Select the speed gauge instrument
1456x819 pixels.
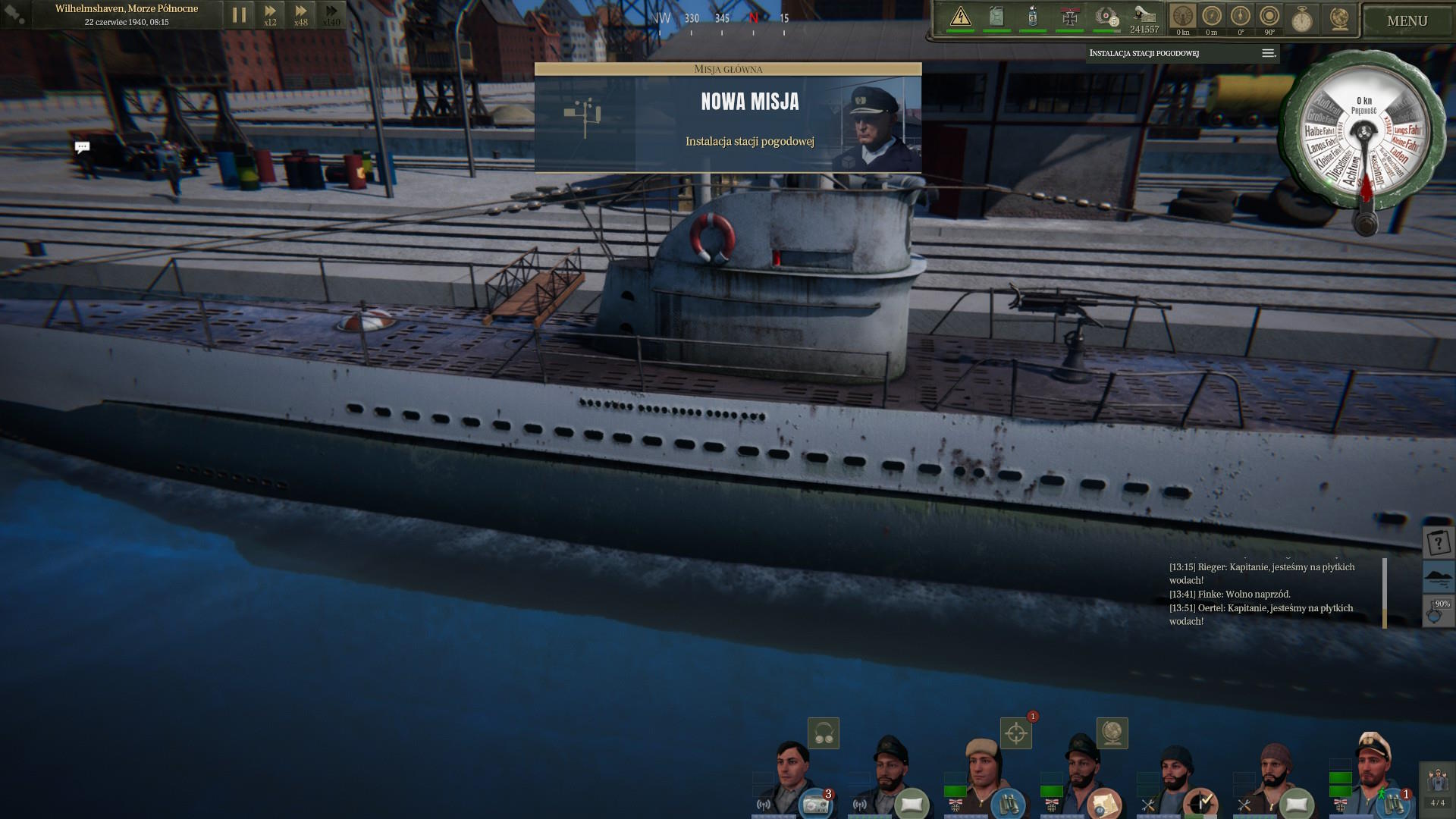tap(1182, 17)
